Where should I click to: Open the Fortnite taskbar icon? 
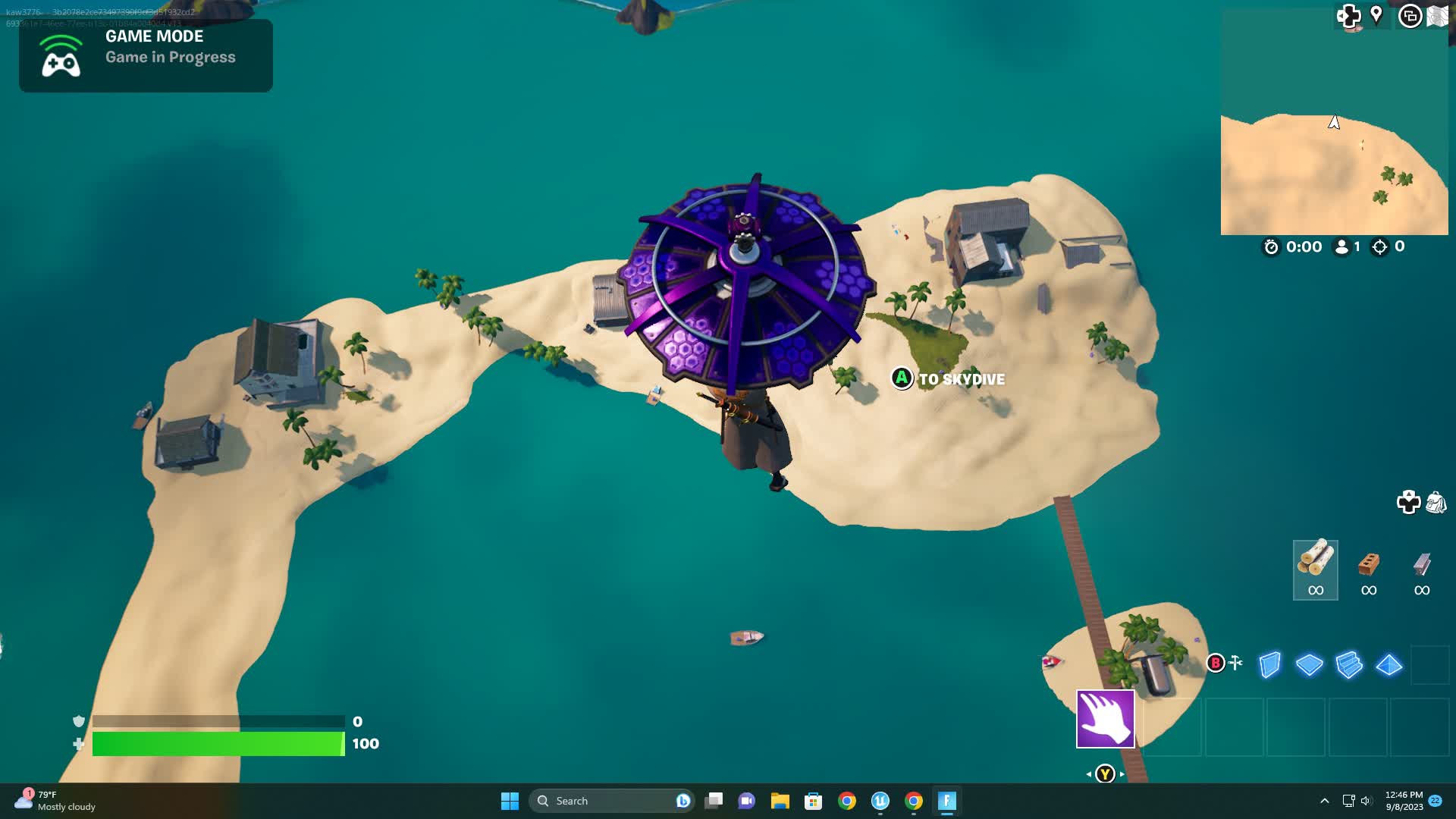[946, 800]
